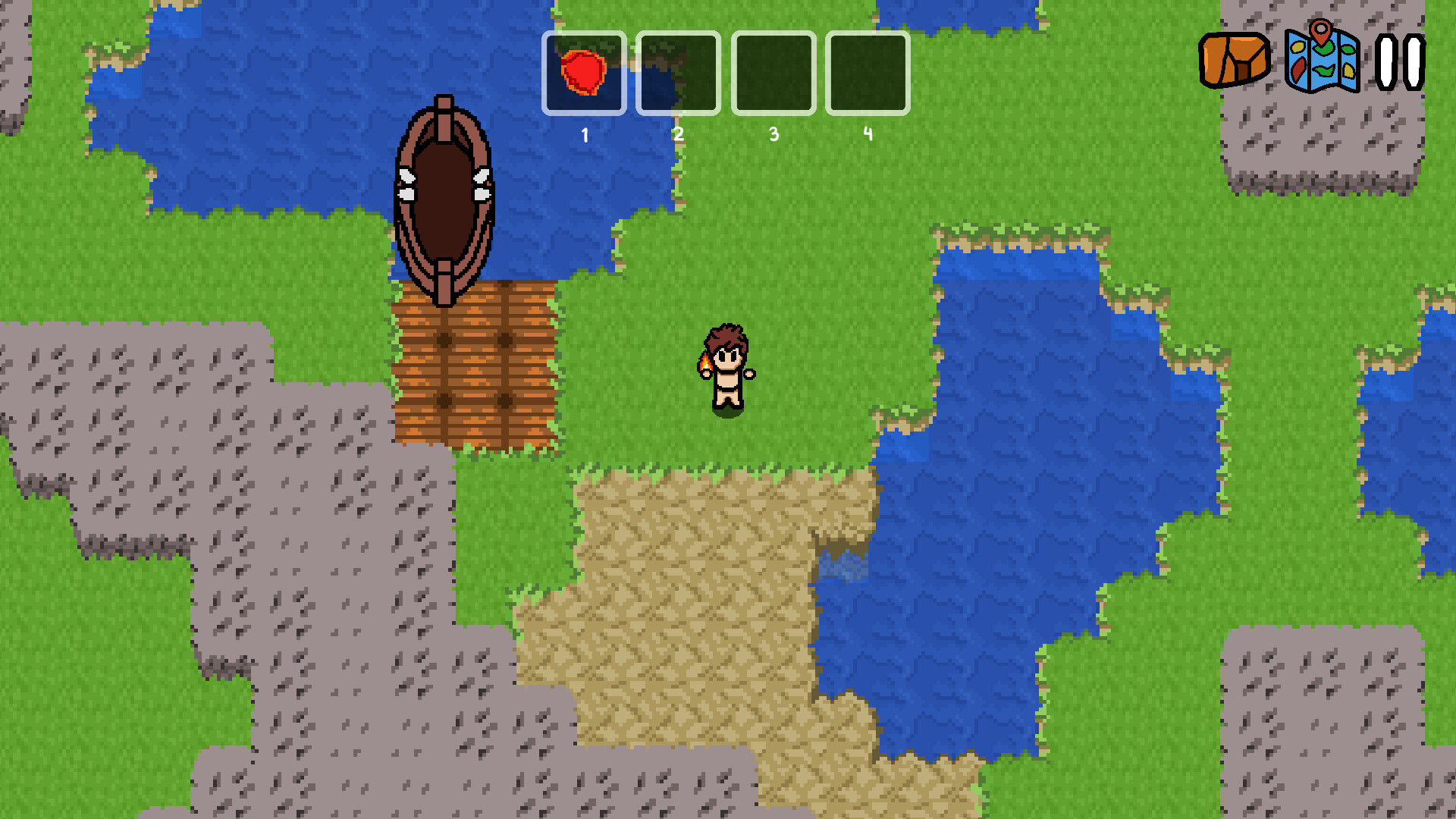Screen dimensions: 1456x819
Task: Click the torch held by the player character
Action: click(x=707, y=365)
